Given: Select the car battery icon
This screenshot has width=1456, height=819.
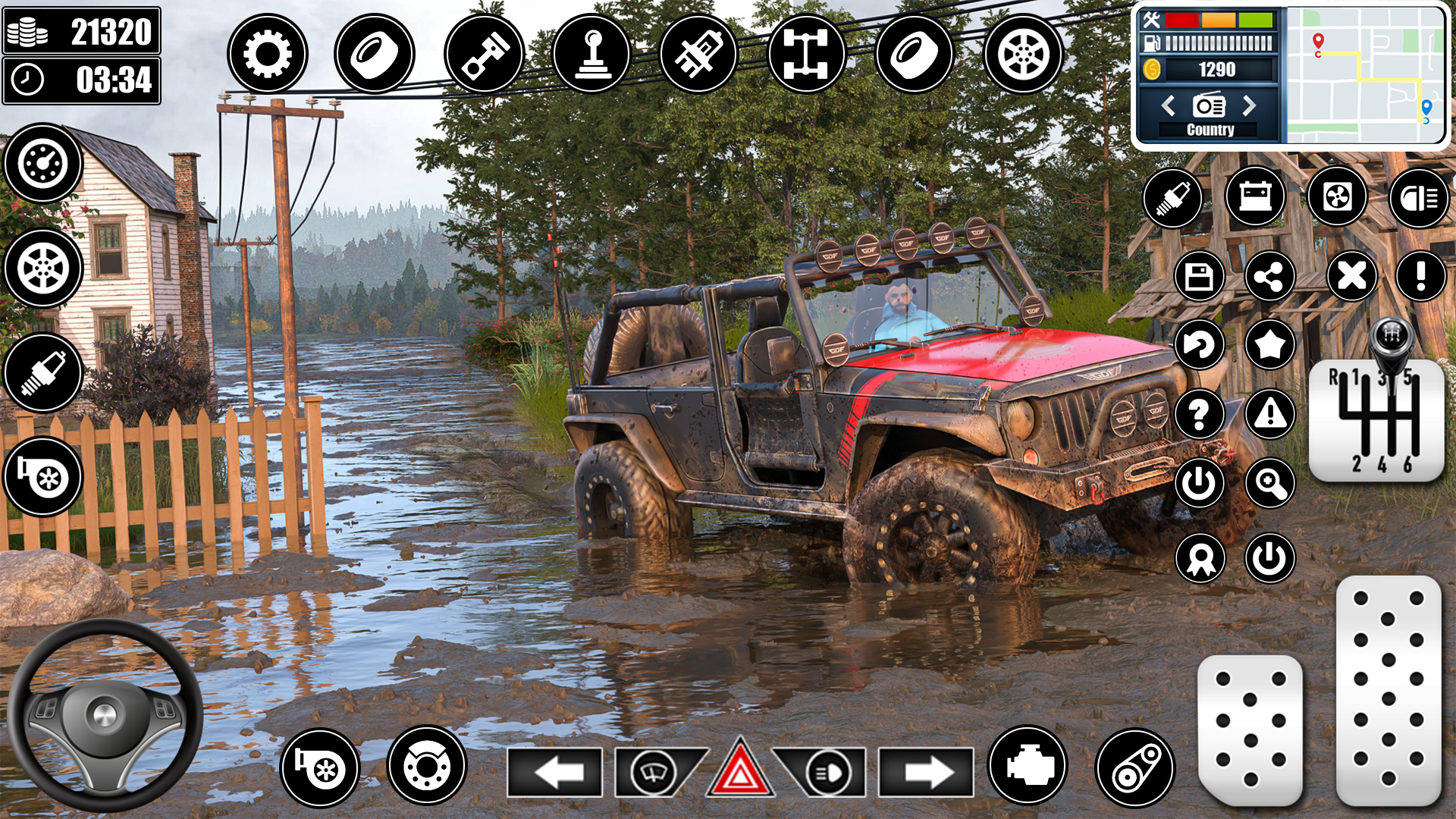Looking at the screenshot, I should pos(1255,198).
